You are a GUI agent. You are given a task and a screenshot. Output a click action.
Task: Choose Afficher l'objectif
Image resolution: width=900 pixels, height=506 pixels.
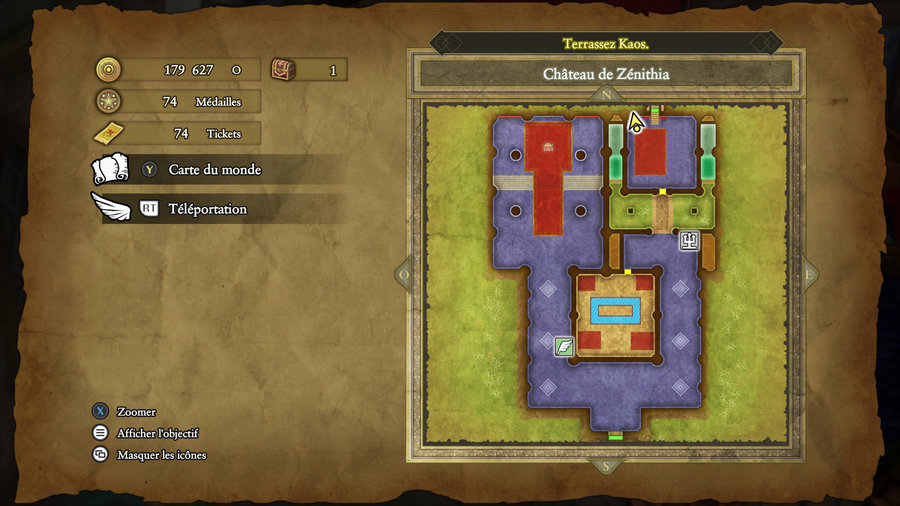pyautogui.click(x=157, y=433)
